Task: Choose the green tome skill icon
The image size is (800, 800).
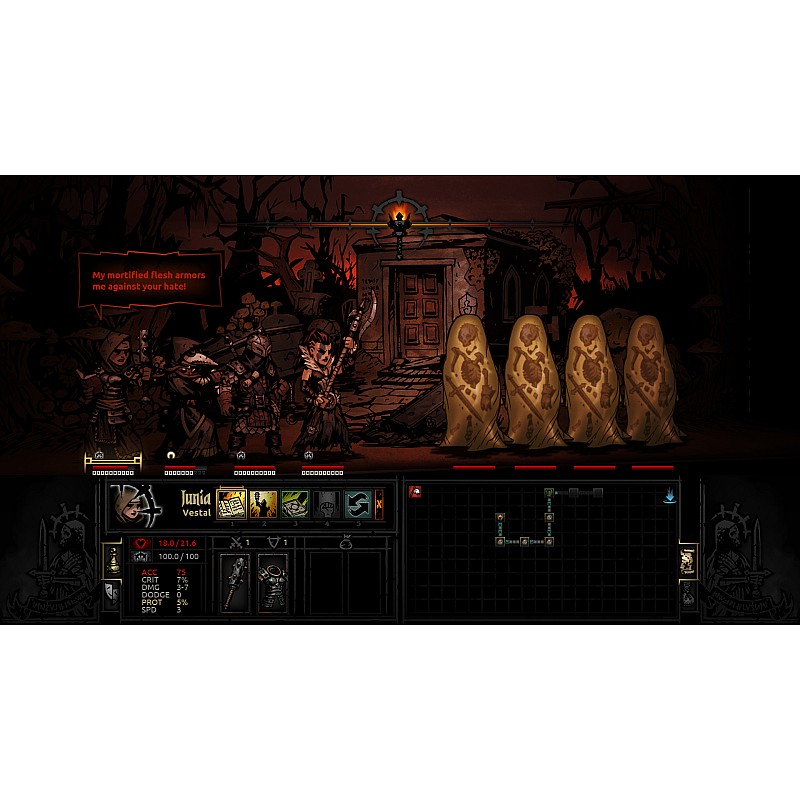Action: [294, 504]
